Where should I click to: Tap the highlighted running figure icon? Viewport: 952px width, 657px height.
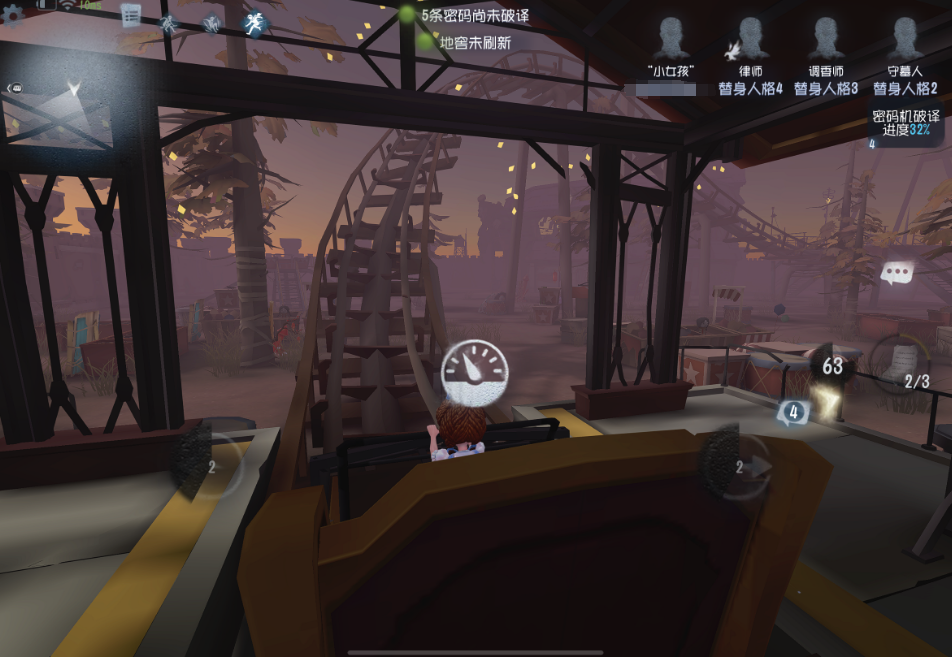(x=254, y=23)
